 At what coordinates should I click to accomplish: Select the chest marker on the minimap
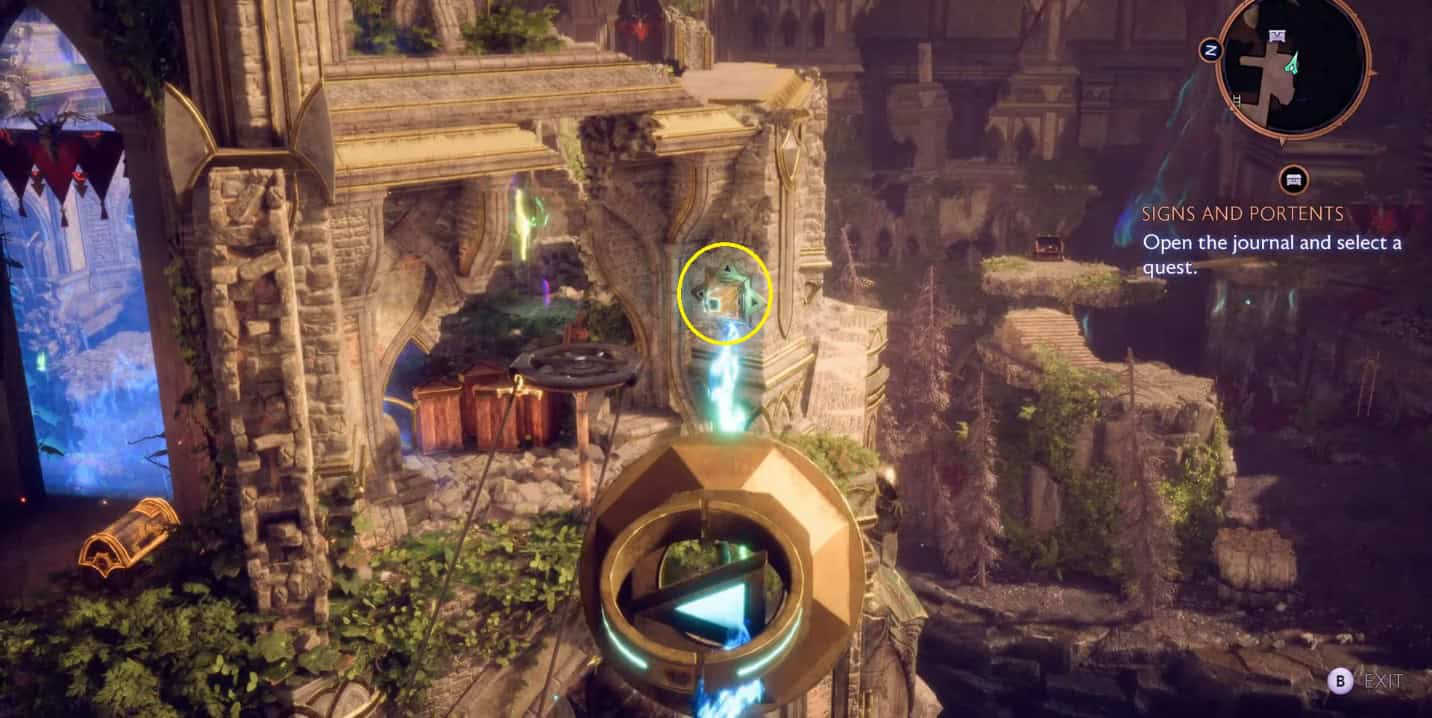[1277, 36]
